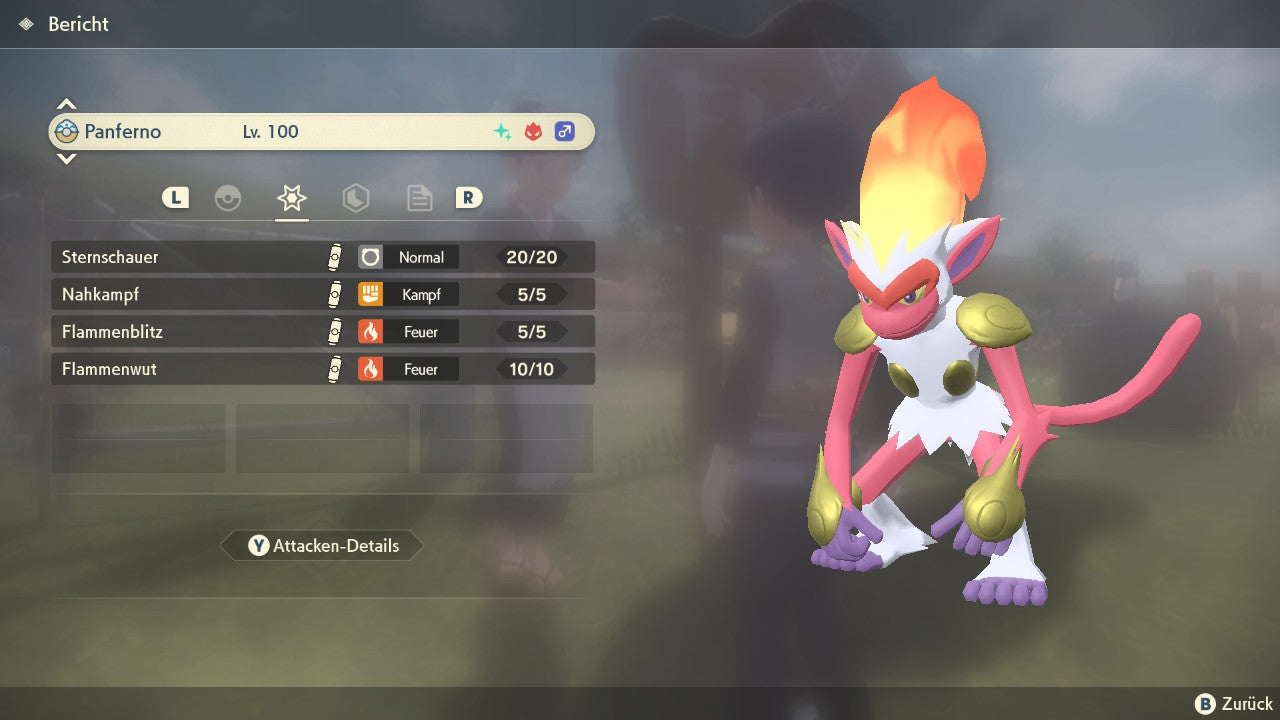This screenshot has height=720, width=1280.
Task: Select the Sternschauer move row
Action: click(x=322, y=257)
